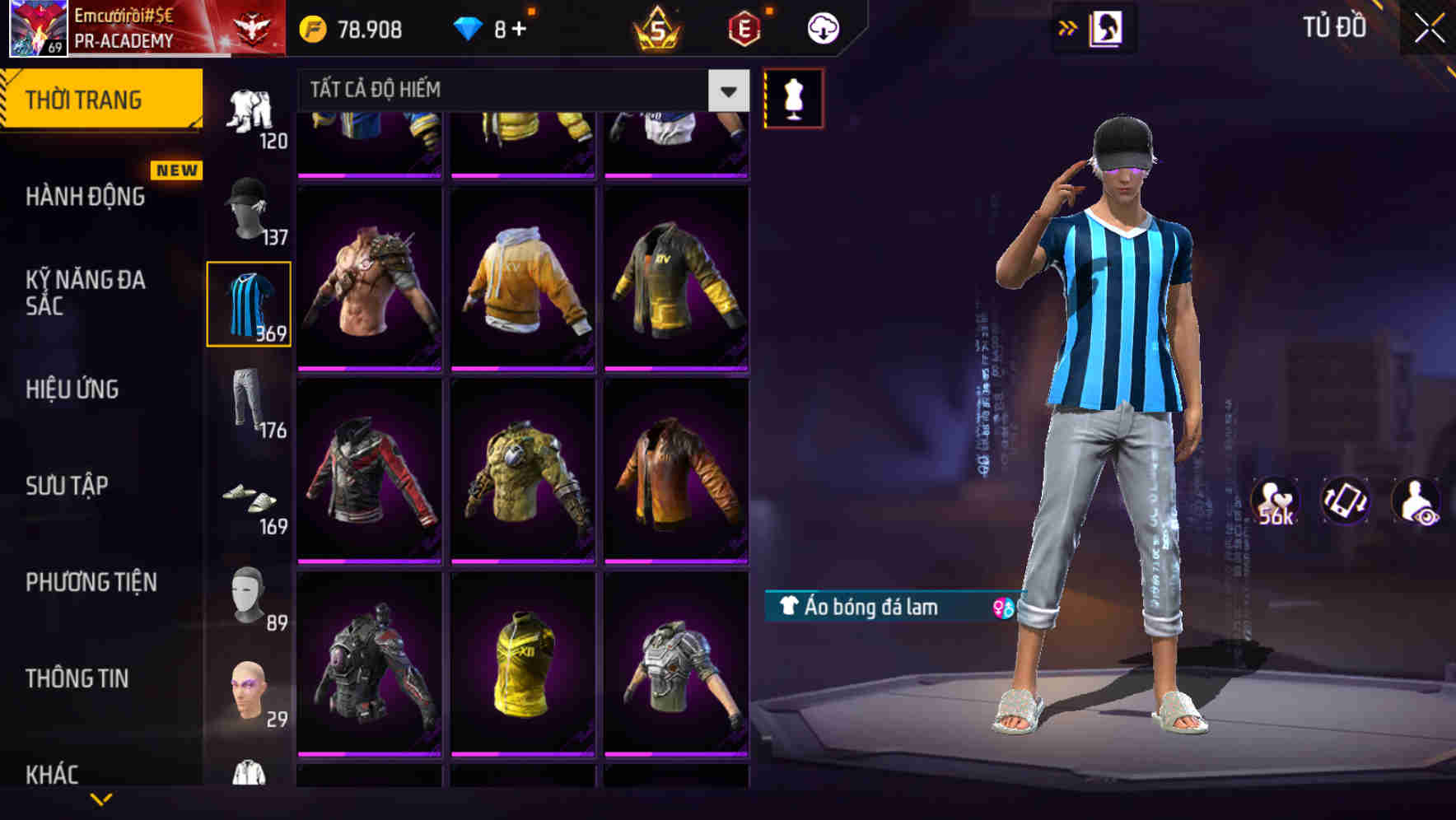Click the wardrobe card icon near the arrows
The height and width of the screenshot is (820, 1456).
coord(1108,27)
